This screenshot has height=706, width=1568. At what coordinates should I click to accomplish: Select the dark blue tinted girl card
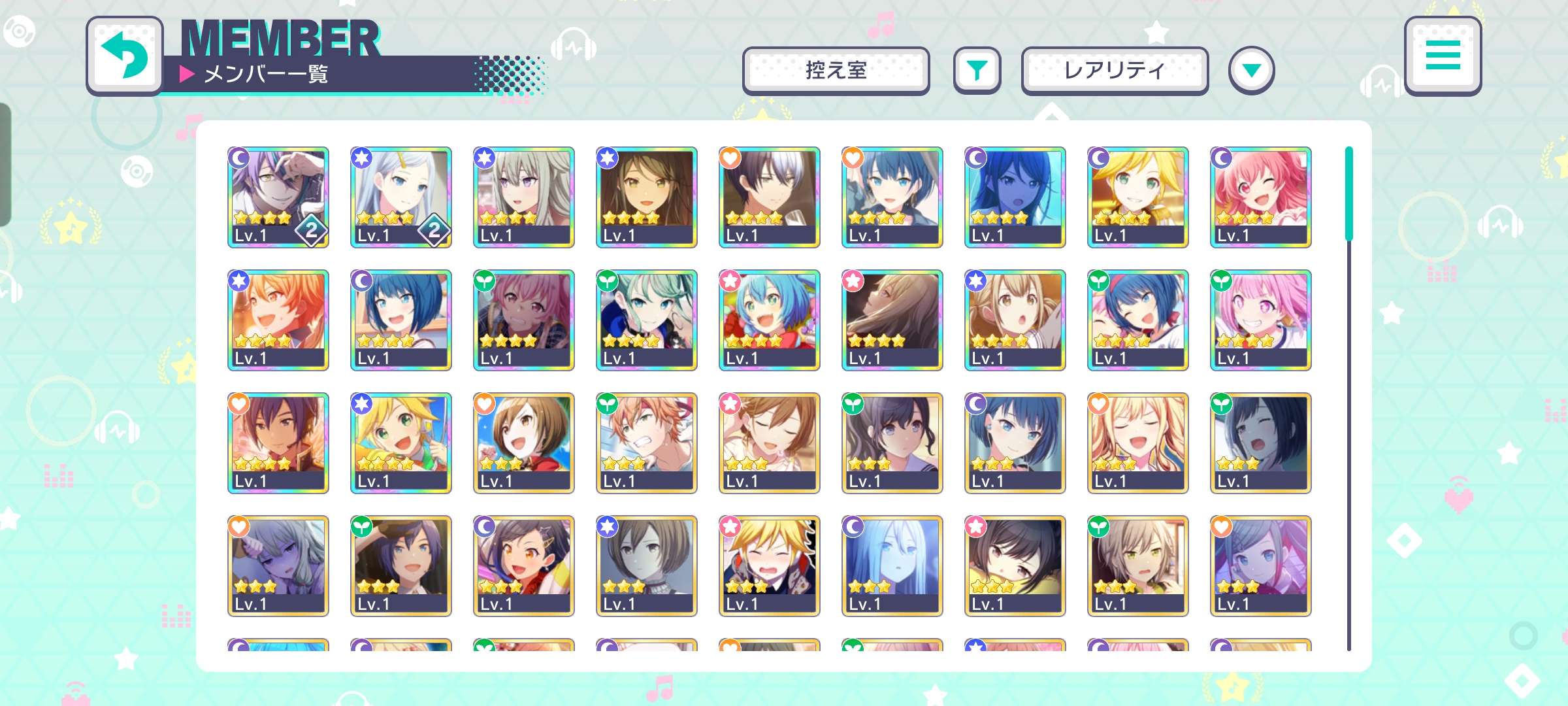[x=1015, y=197]
